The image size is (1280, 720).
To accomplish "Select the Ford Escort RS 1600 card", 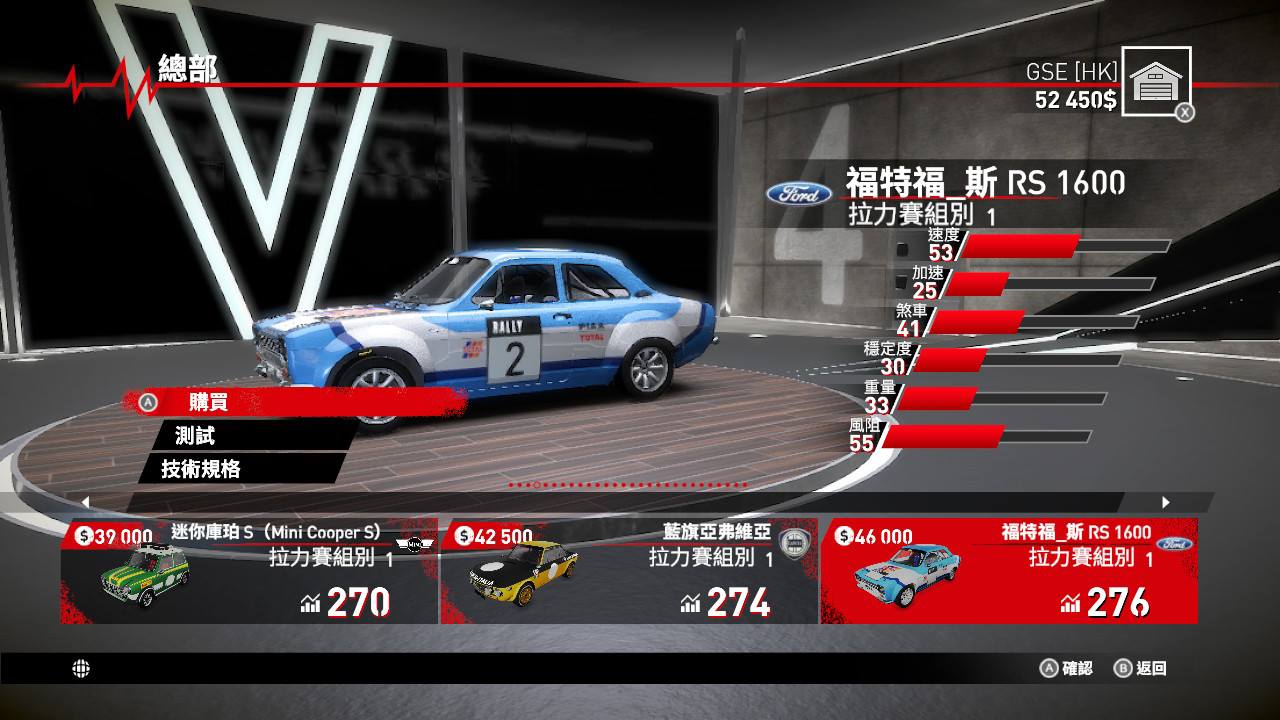I will pos(1008,572).
